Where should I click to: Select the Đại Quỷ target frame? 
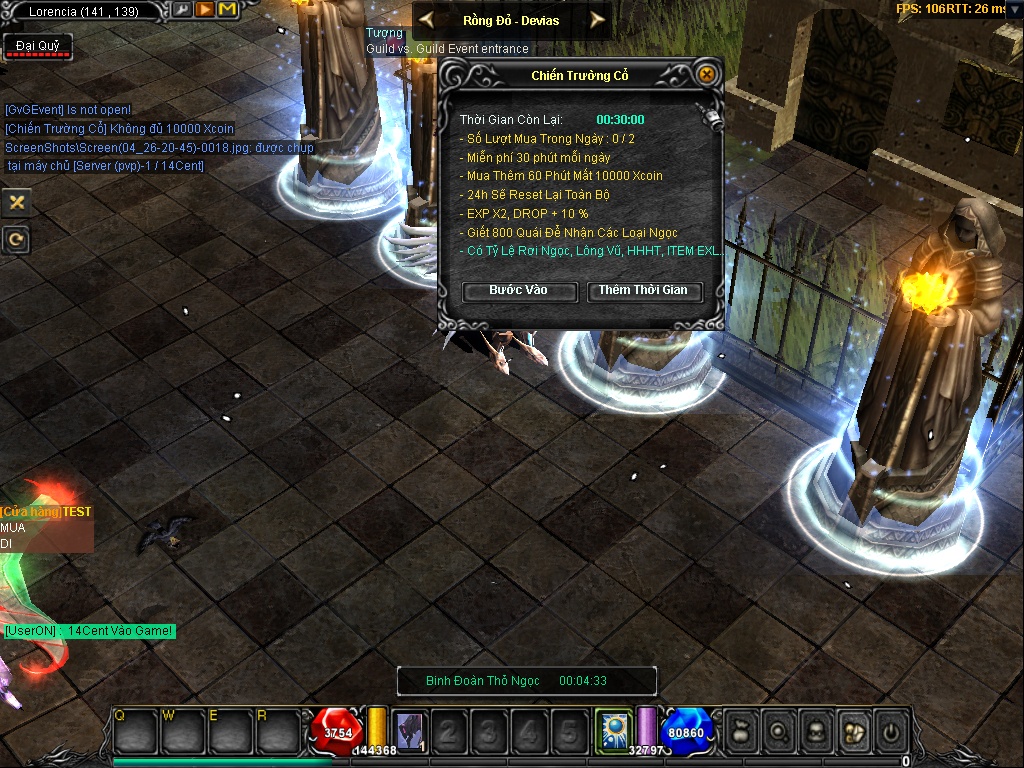[x=38, y=46]
